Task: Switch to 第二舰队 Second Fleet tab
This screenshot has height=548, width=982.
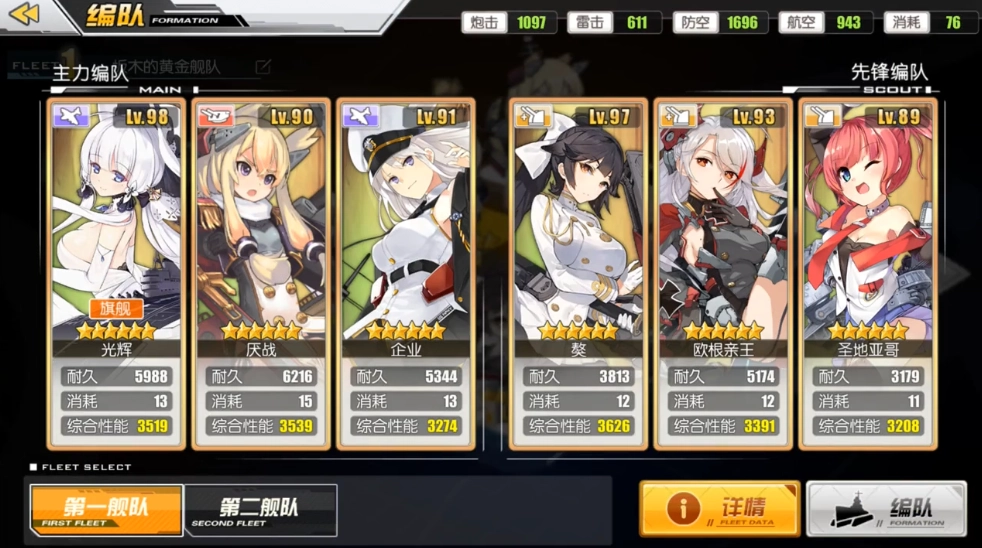Action: tap(261, 510)
